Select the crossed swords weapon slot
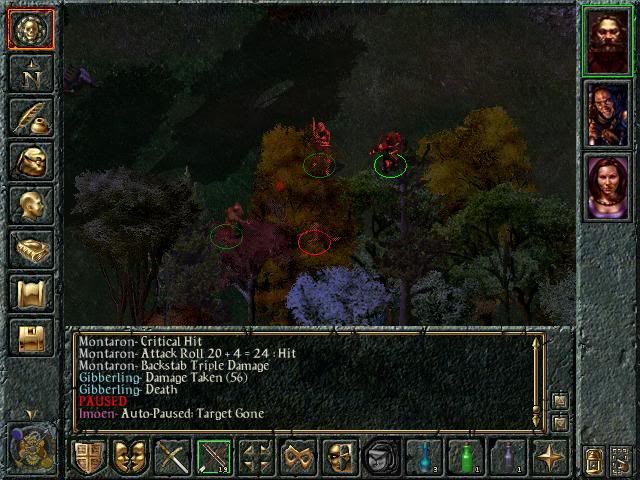 (x=173, y=458)
